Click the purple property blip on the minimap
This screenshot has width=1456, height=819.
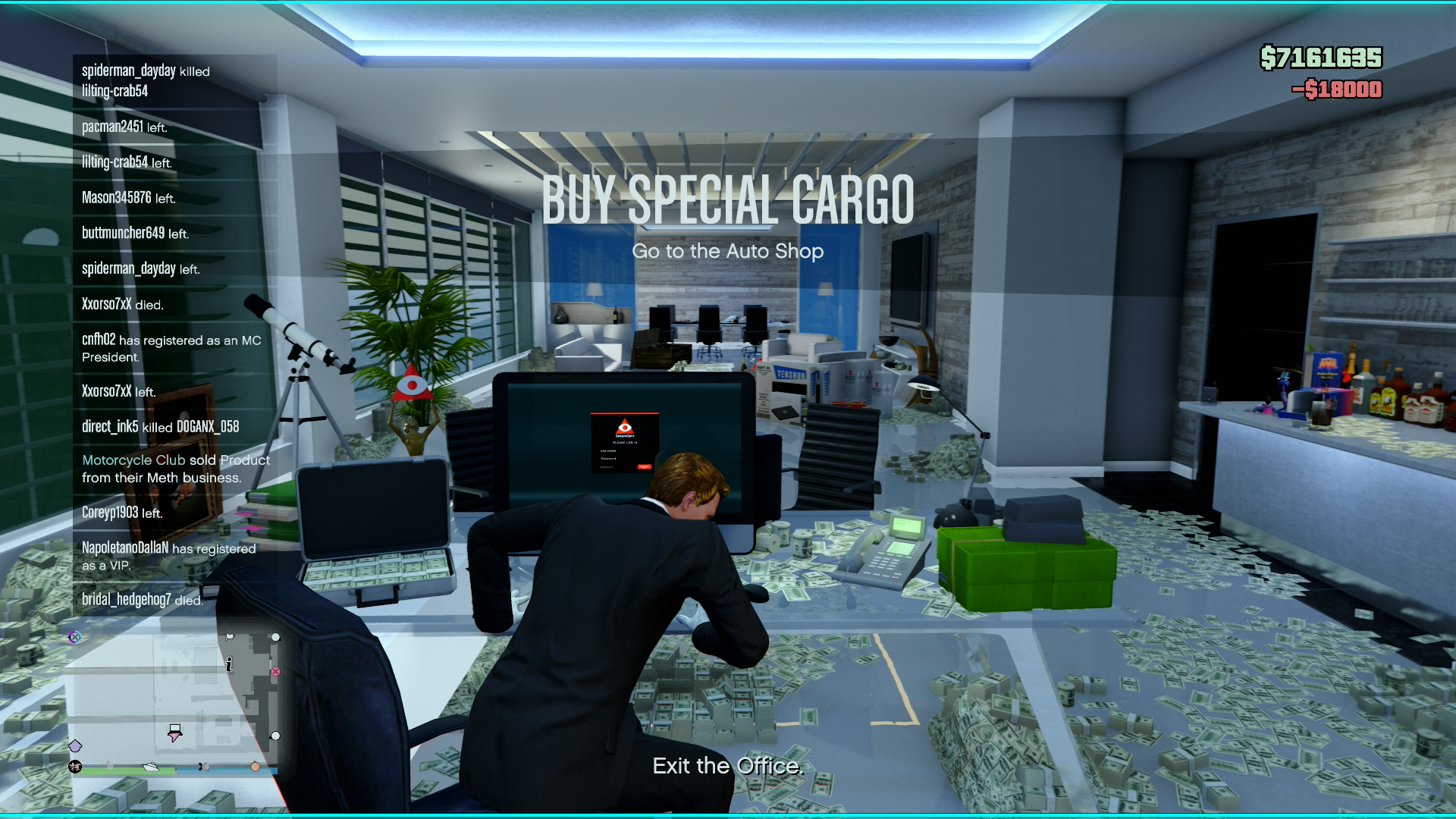(x=76, y=745)
